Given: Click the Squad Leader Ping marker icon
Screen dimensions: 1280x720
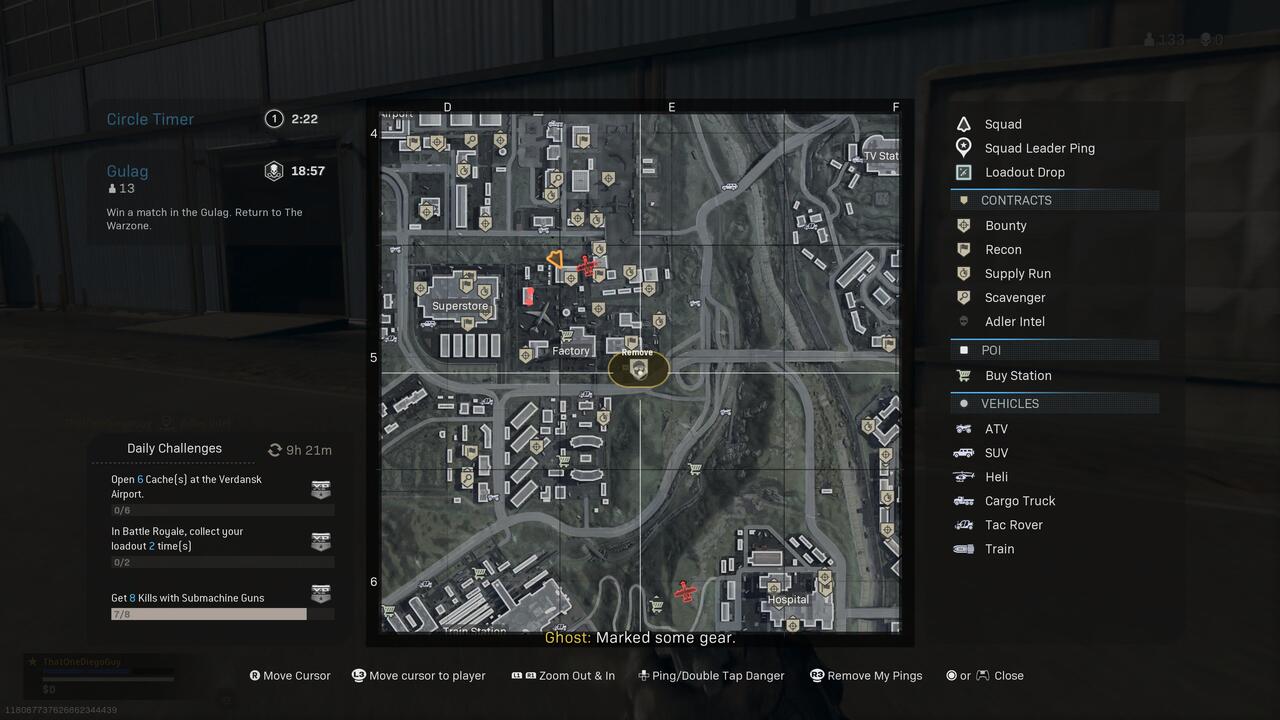Looking at the screenshot, I should point(963,147).
